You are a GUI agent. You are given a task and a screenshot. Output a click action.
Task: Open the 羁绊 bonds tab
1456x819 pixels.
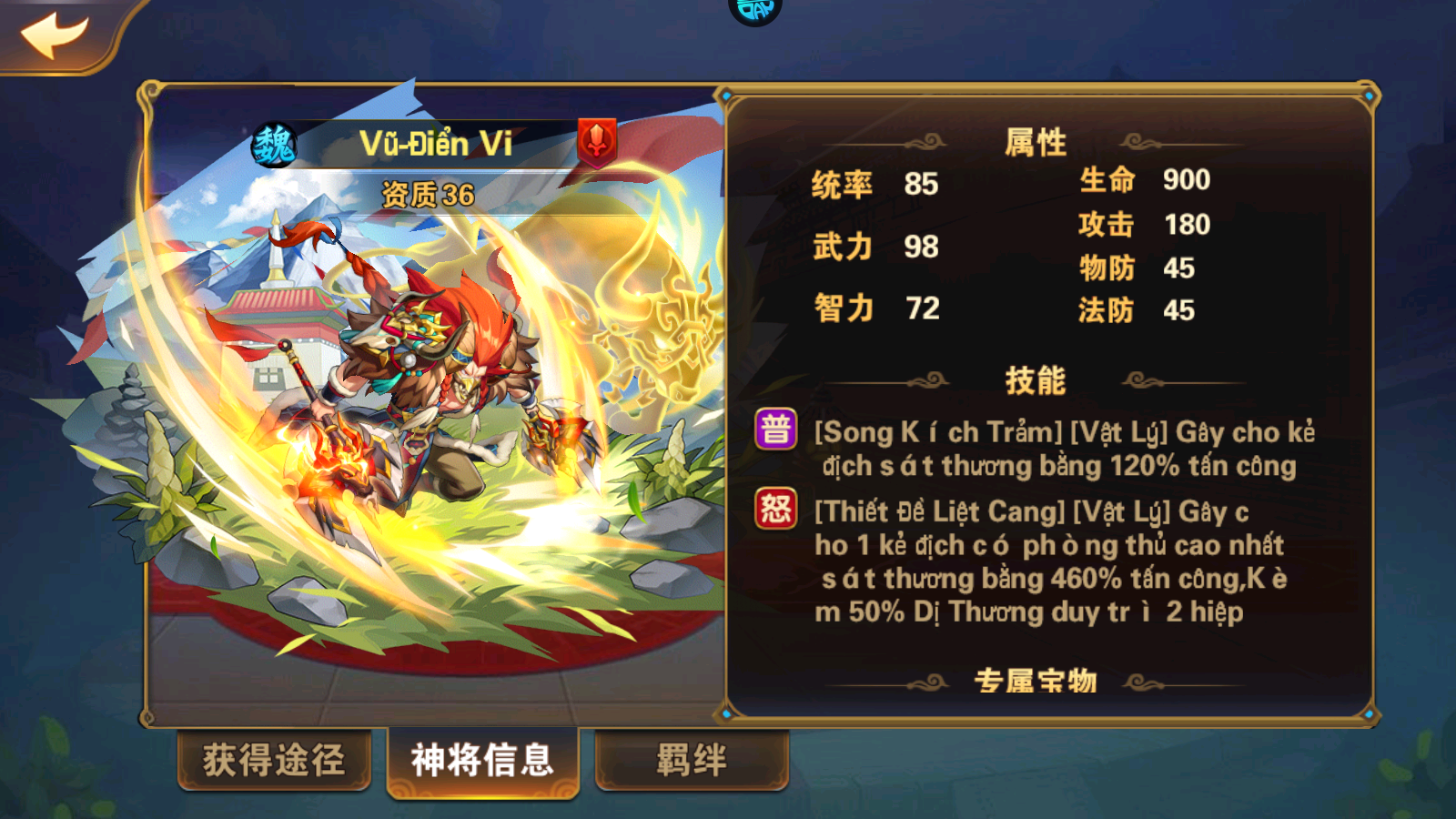pyautogui.click(x=692, y=759)
